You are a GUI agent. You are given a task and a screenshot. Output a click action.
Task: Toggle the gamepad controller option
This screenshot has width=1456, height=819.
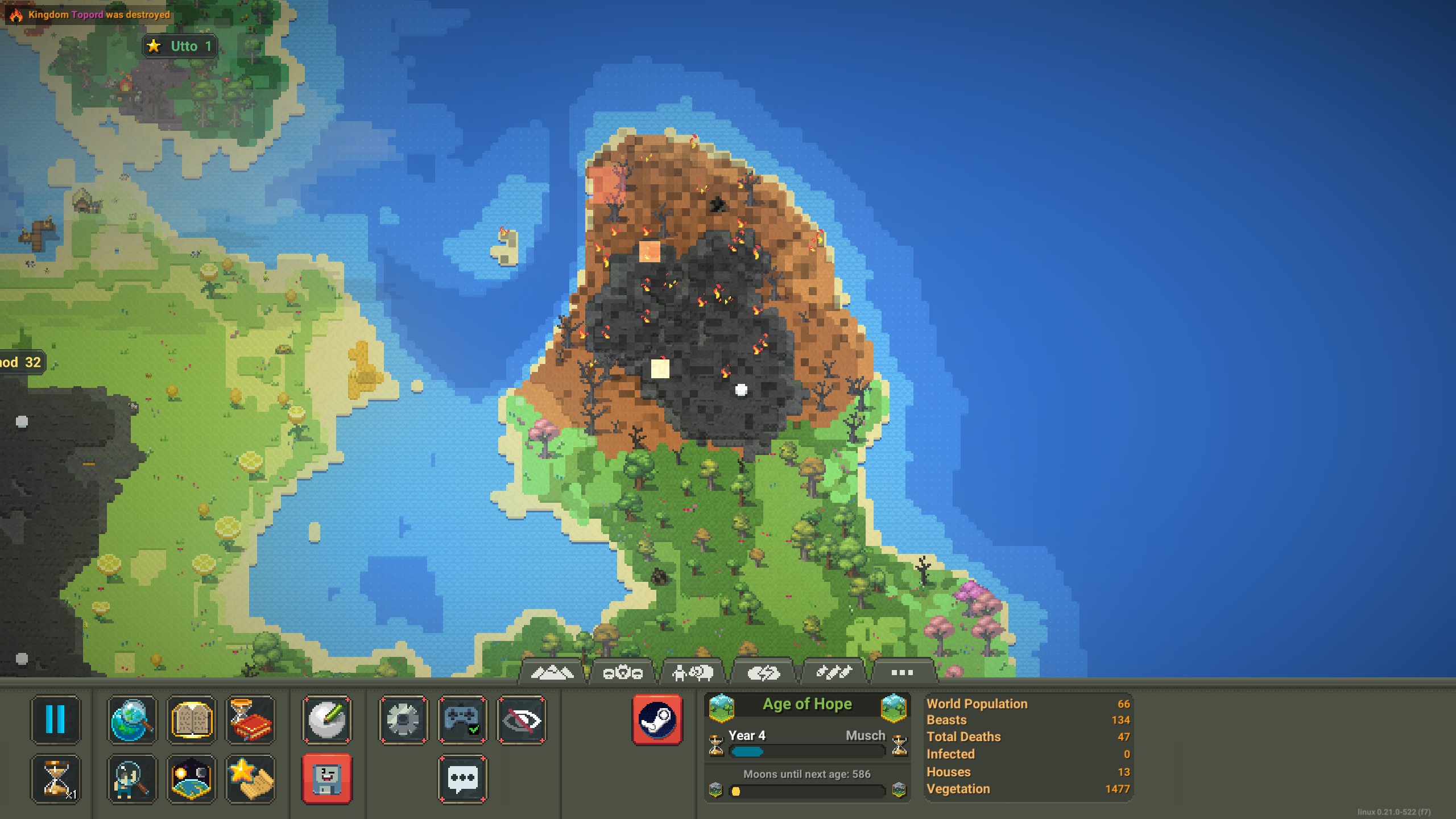[x=462, y=719]
